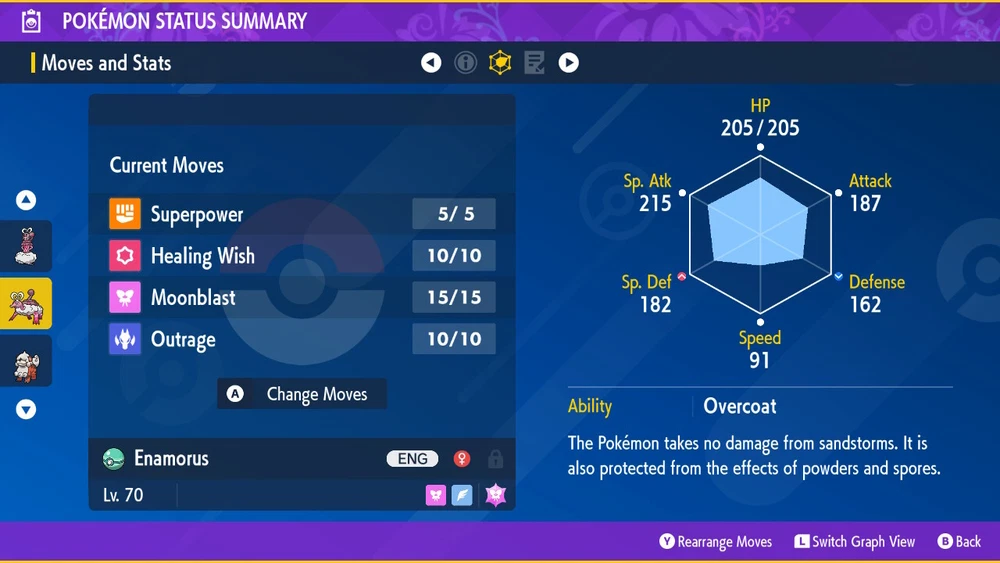Choose the white fluffy dog Pokémon thumbnail
1000x563 pixels.
tap(26, 362)
